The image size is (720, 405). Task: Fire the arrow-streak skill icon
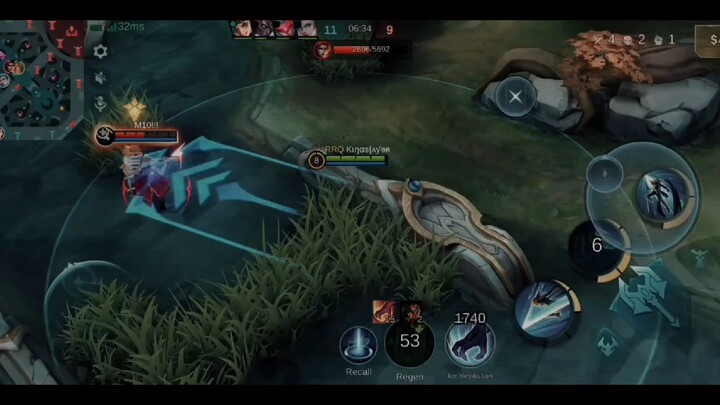pyautogui.click(x=546, y=308)
